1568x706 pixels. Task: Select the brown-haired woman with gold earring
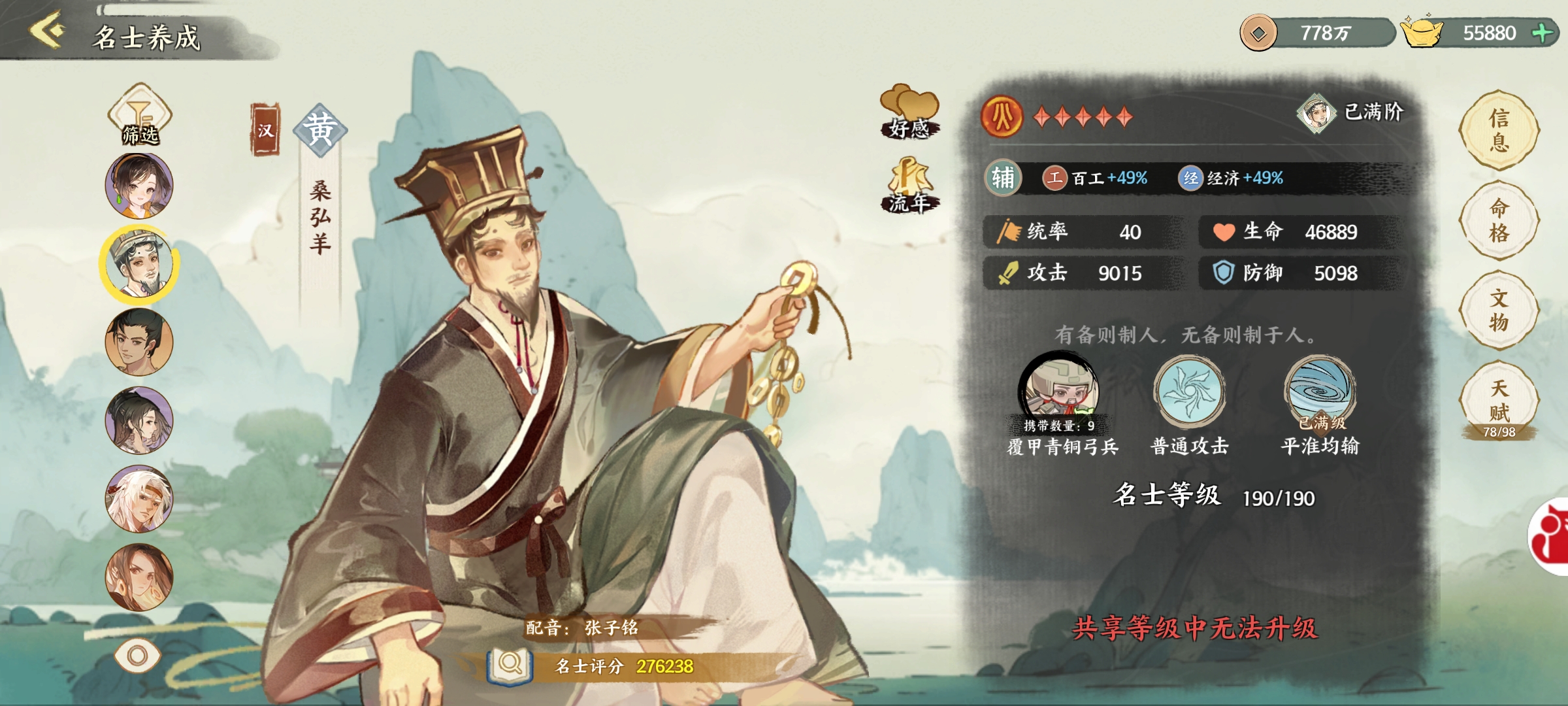click(139, 578)
